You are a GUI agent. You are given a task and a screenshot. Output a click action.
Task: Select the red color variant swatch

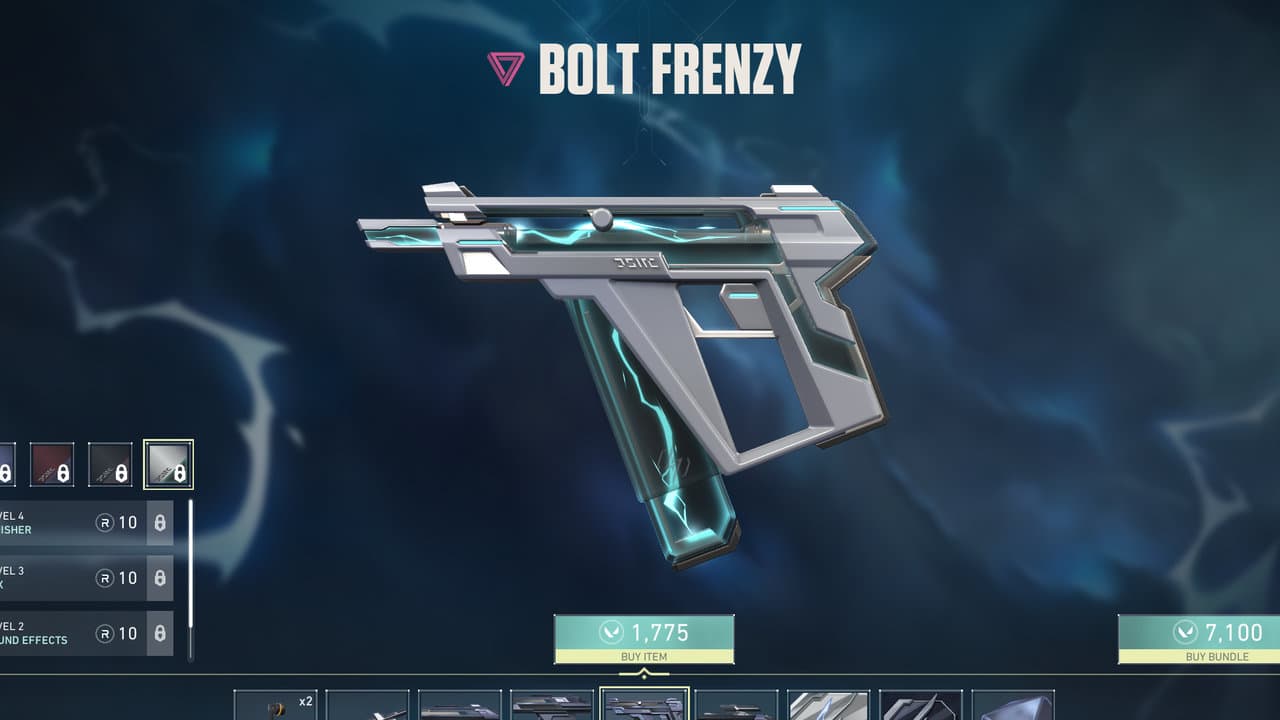51,464
